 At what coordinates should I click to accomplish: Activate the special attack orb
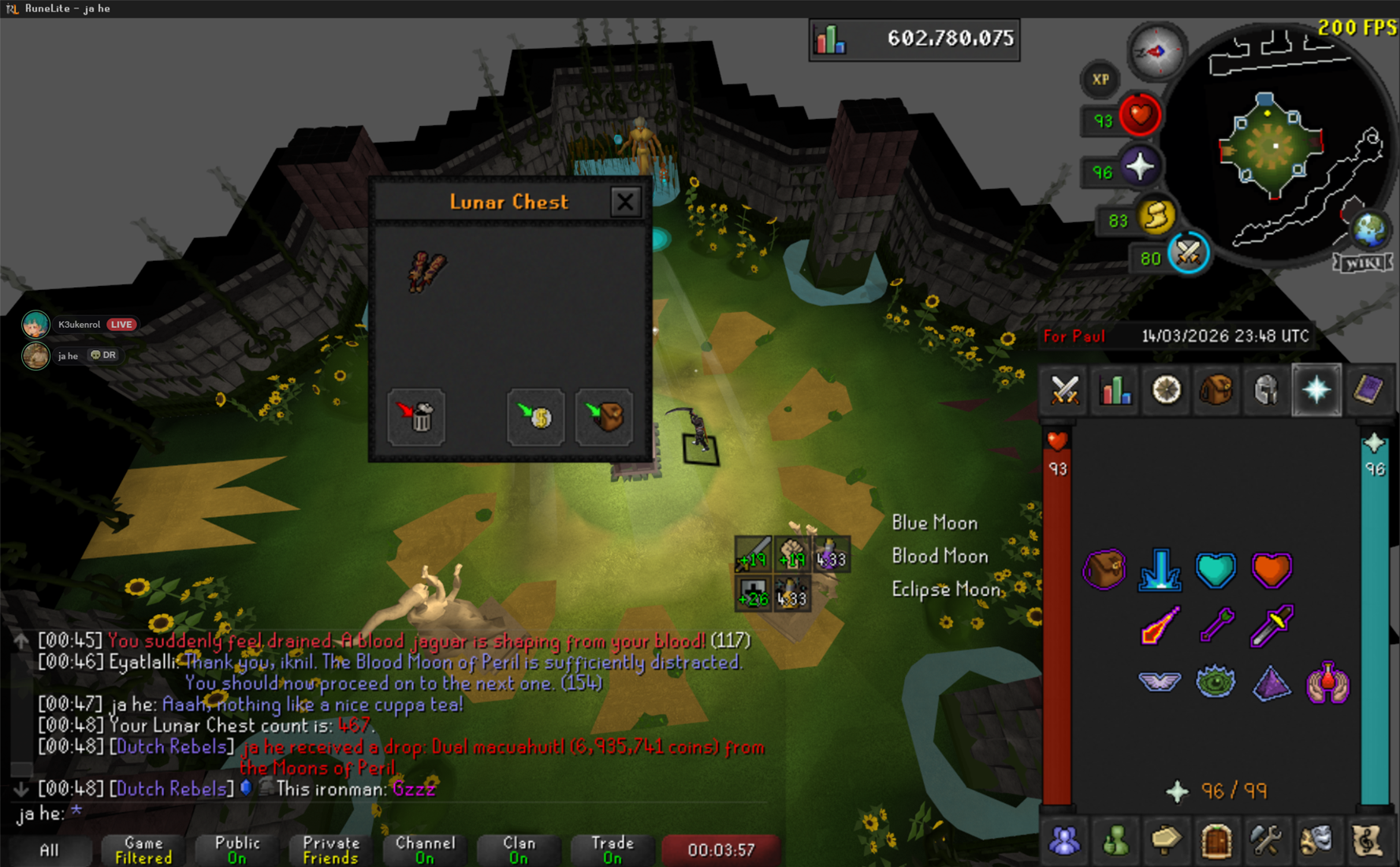[1188, 254]
